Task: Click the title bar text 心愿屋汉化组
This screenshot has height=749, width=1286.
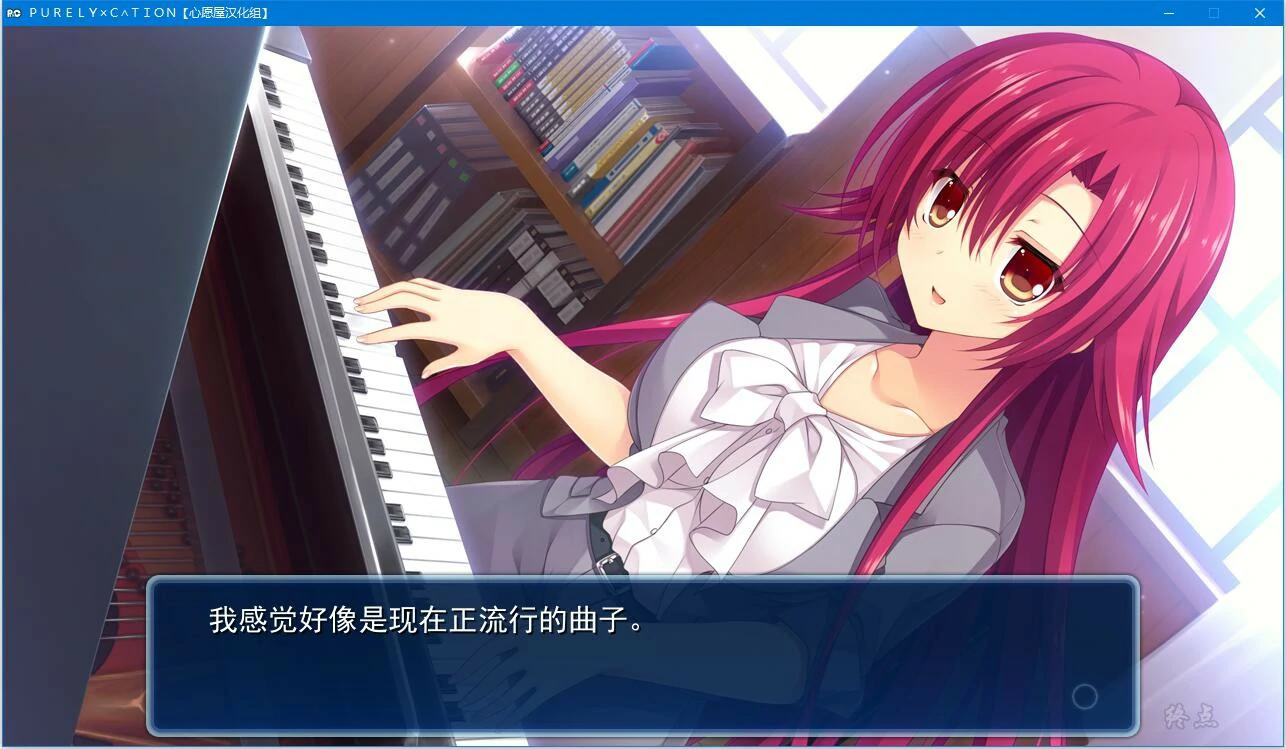Action: [x=213, y=12]
